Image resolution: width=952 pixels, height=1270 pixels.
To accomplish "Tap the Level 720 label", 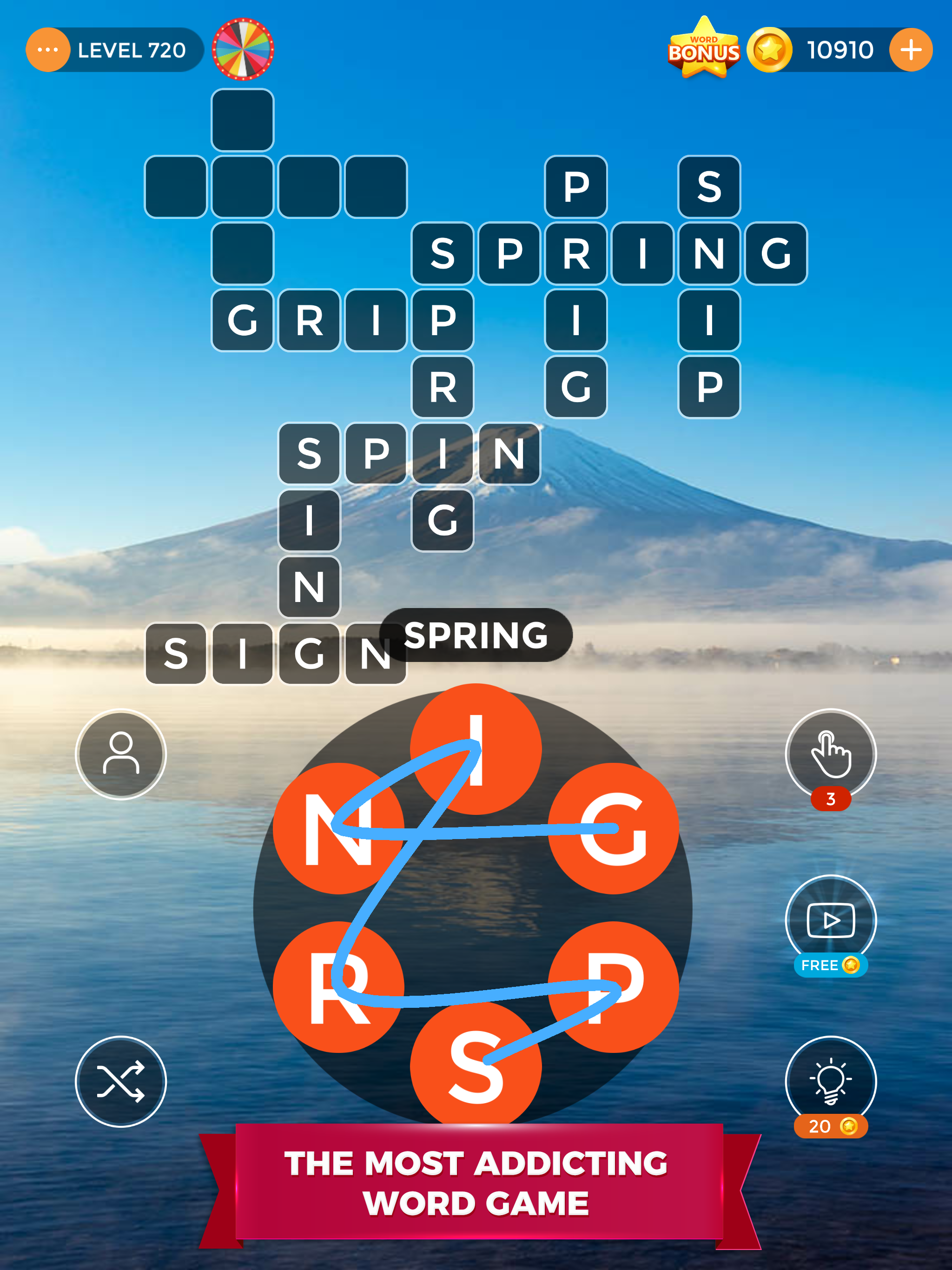I will [x=133, y=51].
